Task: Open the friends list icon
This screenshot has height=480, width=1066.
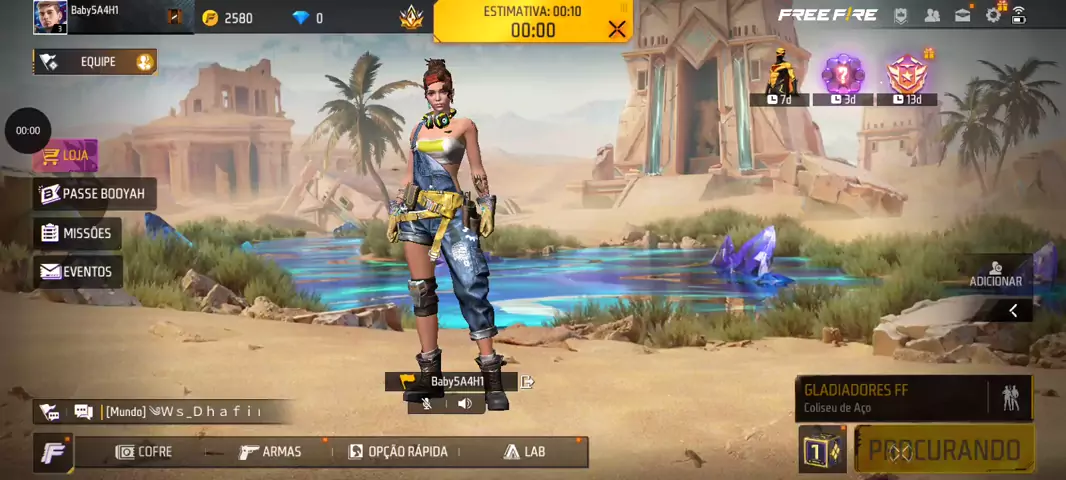Action: point(932,15)
